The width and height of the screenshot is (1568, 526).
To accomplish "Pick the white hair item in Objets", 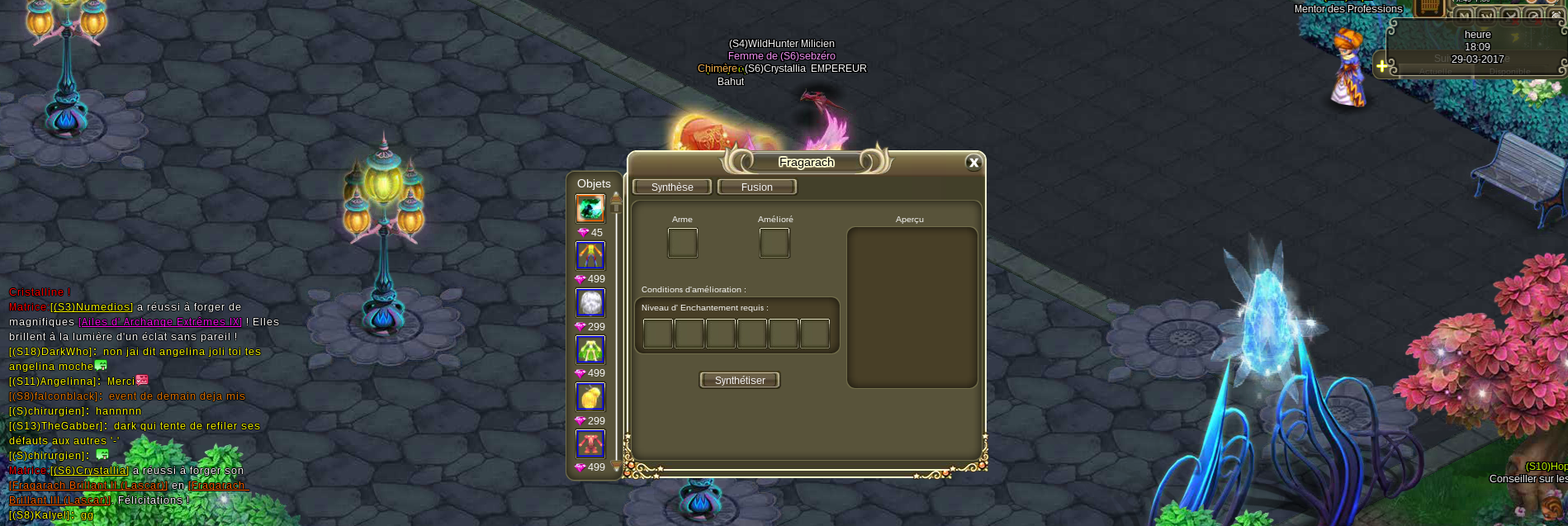I will click(590, 303).
